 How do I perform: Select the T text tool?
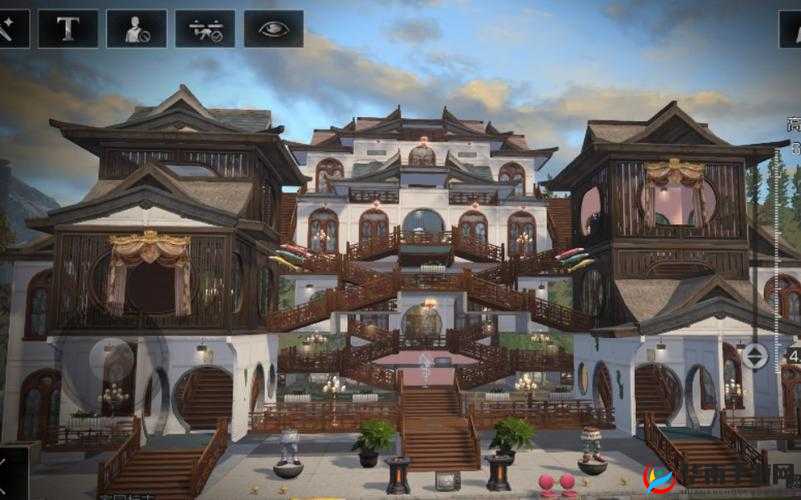tap(68, 29)
